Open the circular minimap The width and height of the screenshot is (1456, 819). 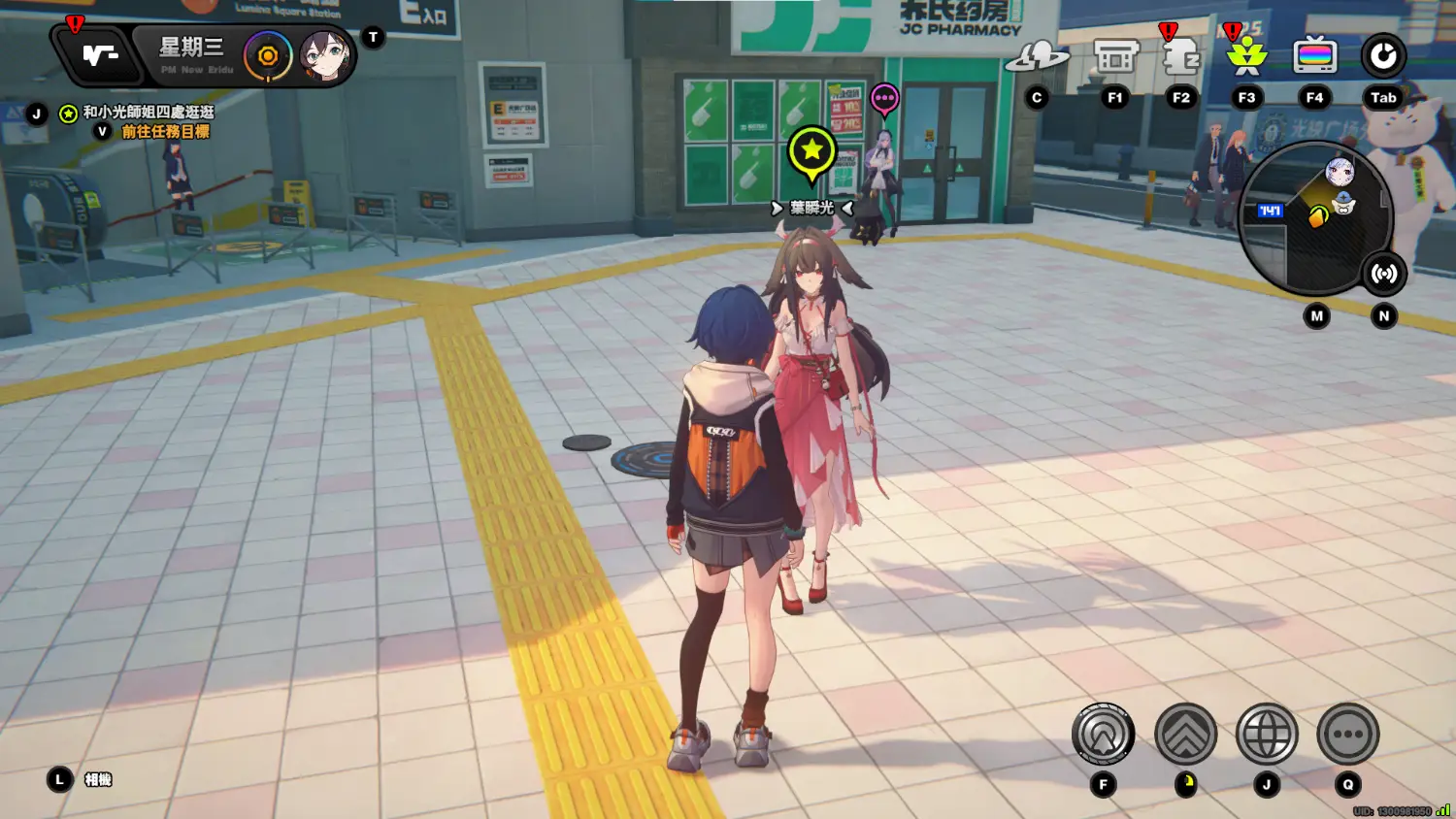point(1315,219)
